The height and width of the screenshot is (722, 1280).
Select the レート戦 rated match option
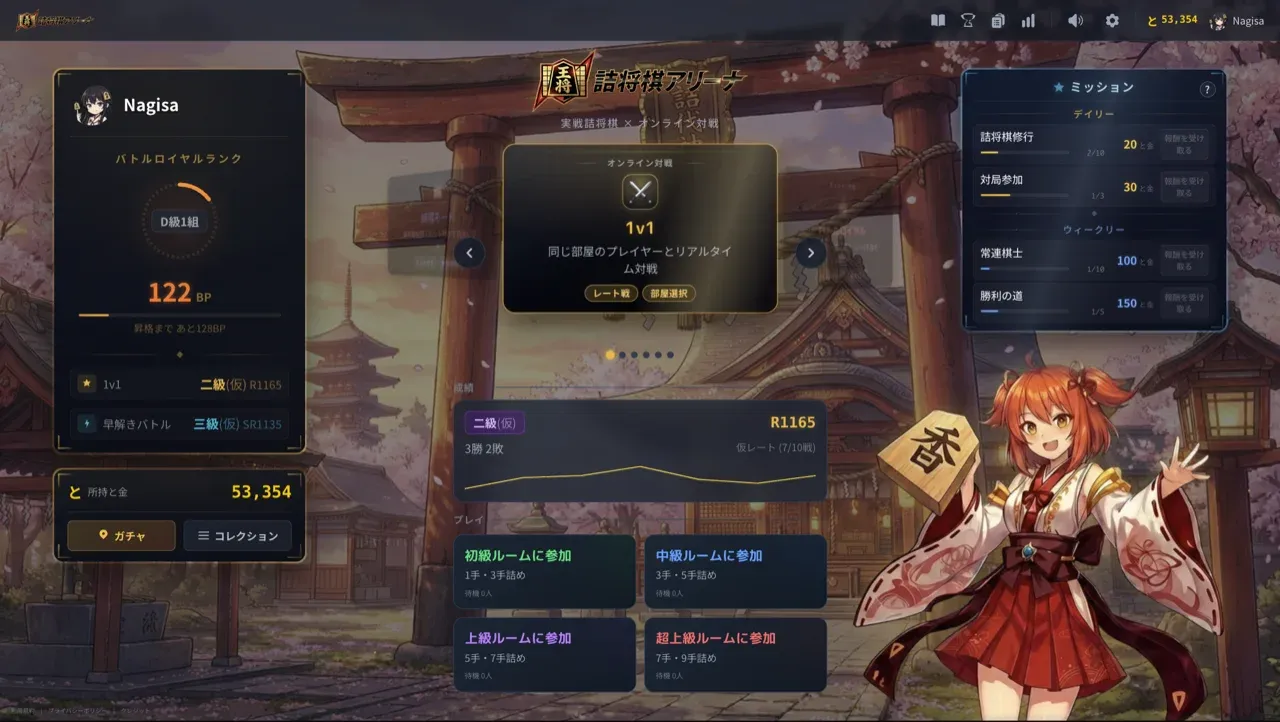coord(611,293)
